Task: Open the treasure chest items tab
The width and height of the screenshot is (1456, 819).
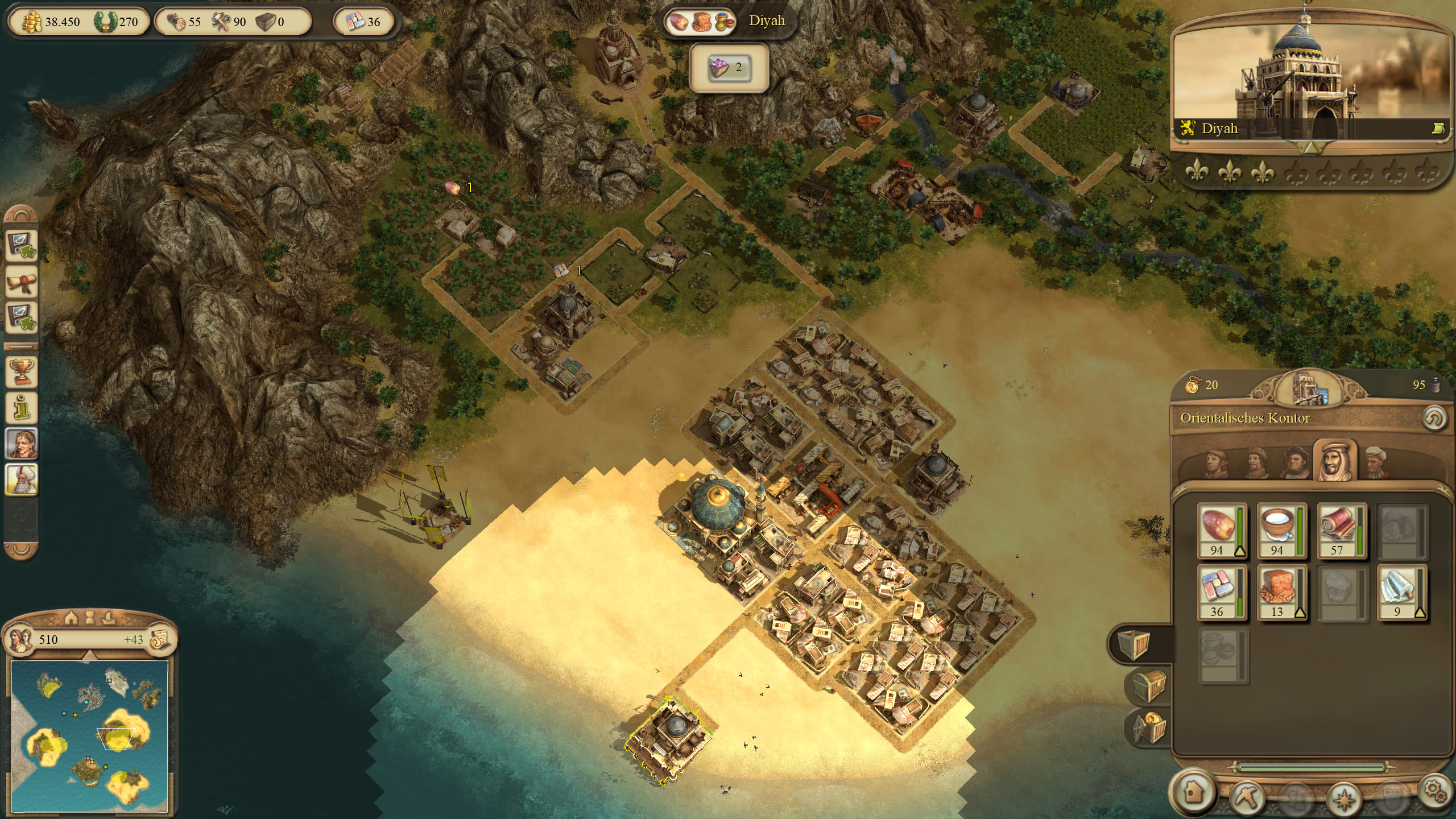Action: pos(1148,685)
